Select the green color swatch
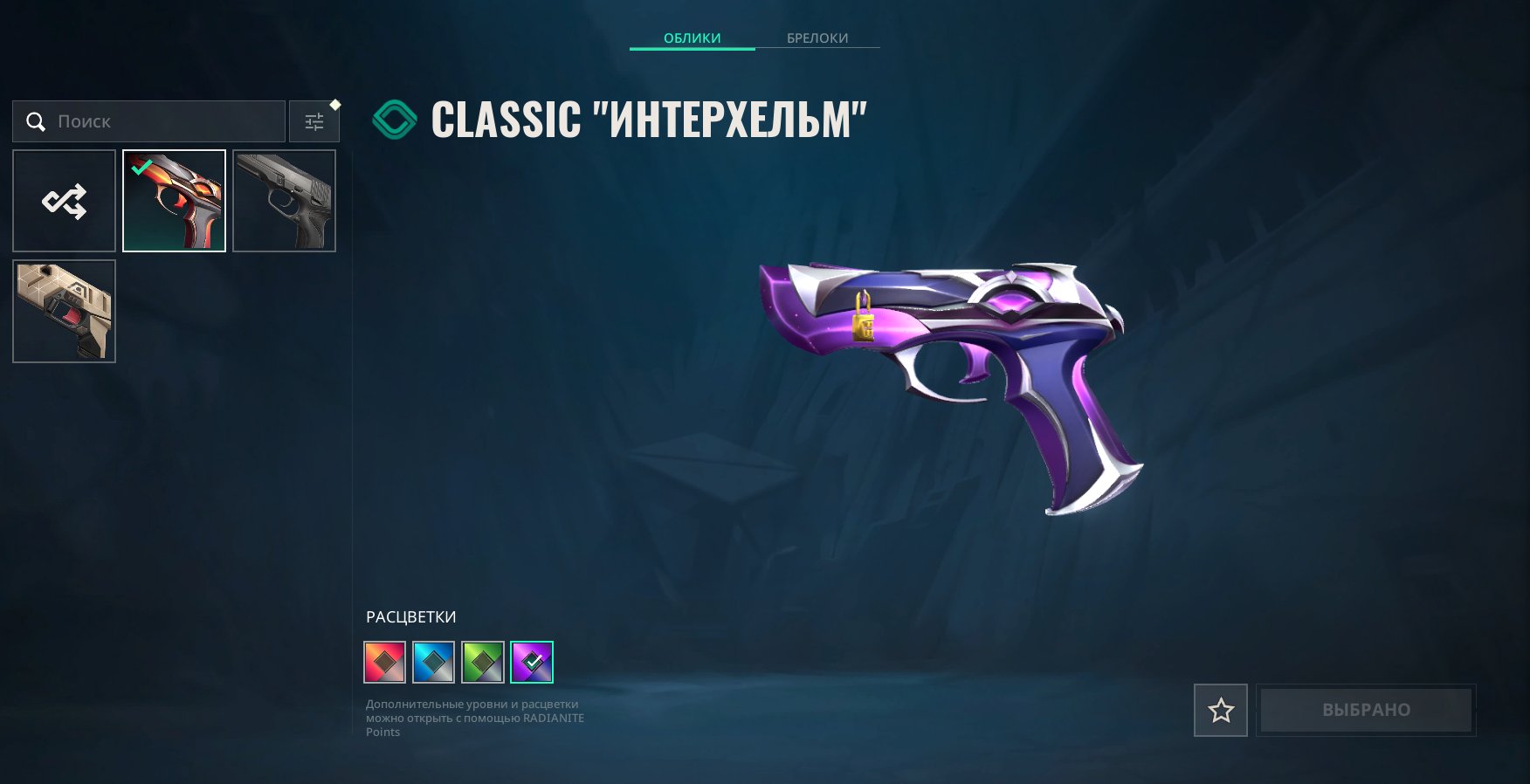The image size is (1530, 784). coord(484,661)
